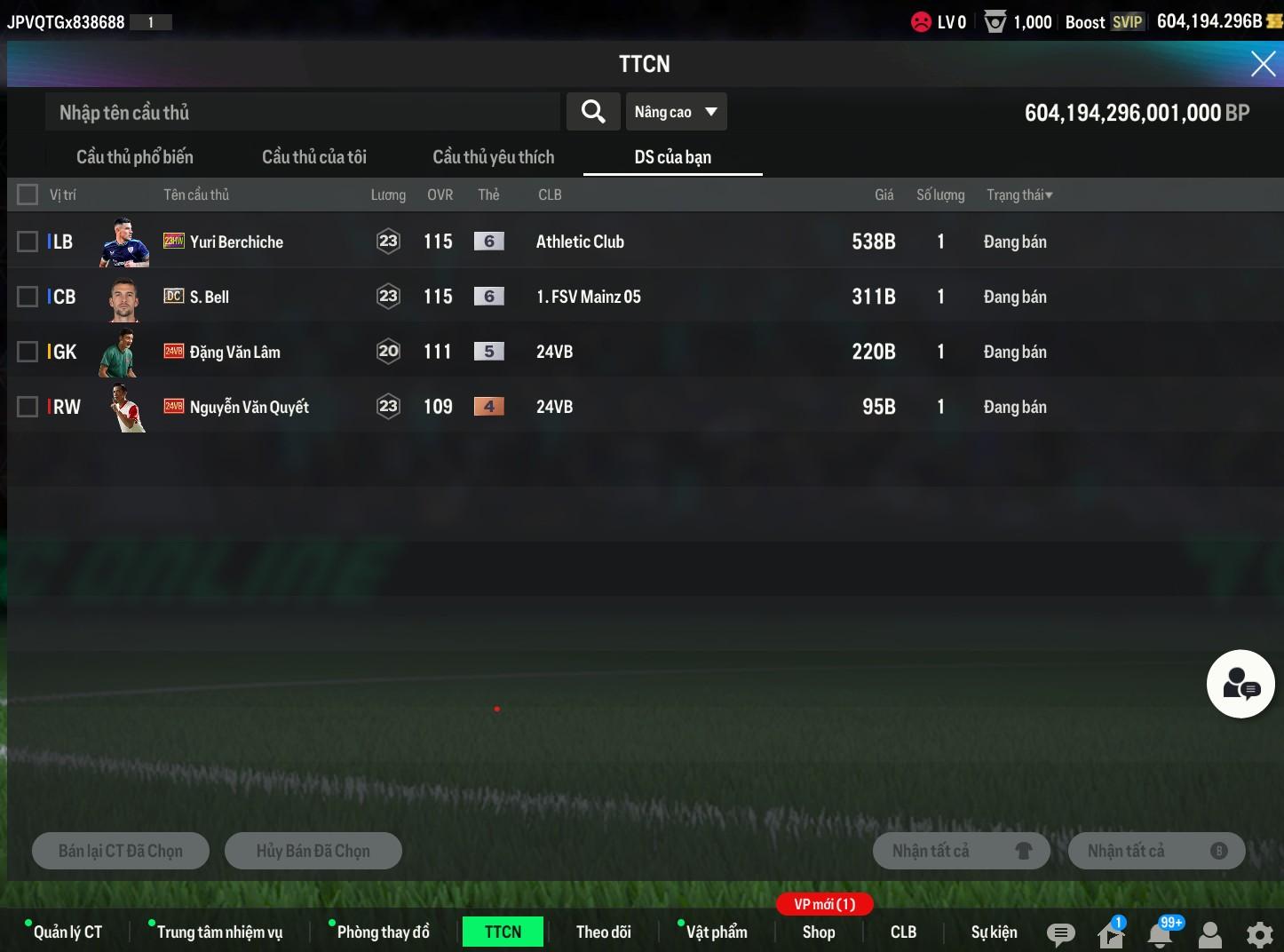Open the gear settings icon
1284x952 pixels.
point(1259,934)
